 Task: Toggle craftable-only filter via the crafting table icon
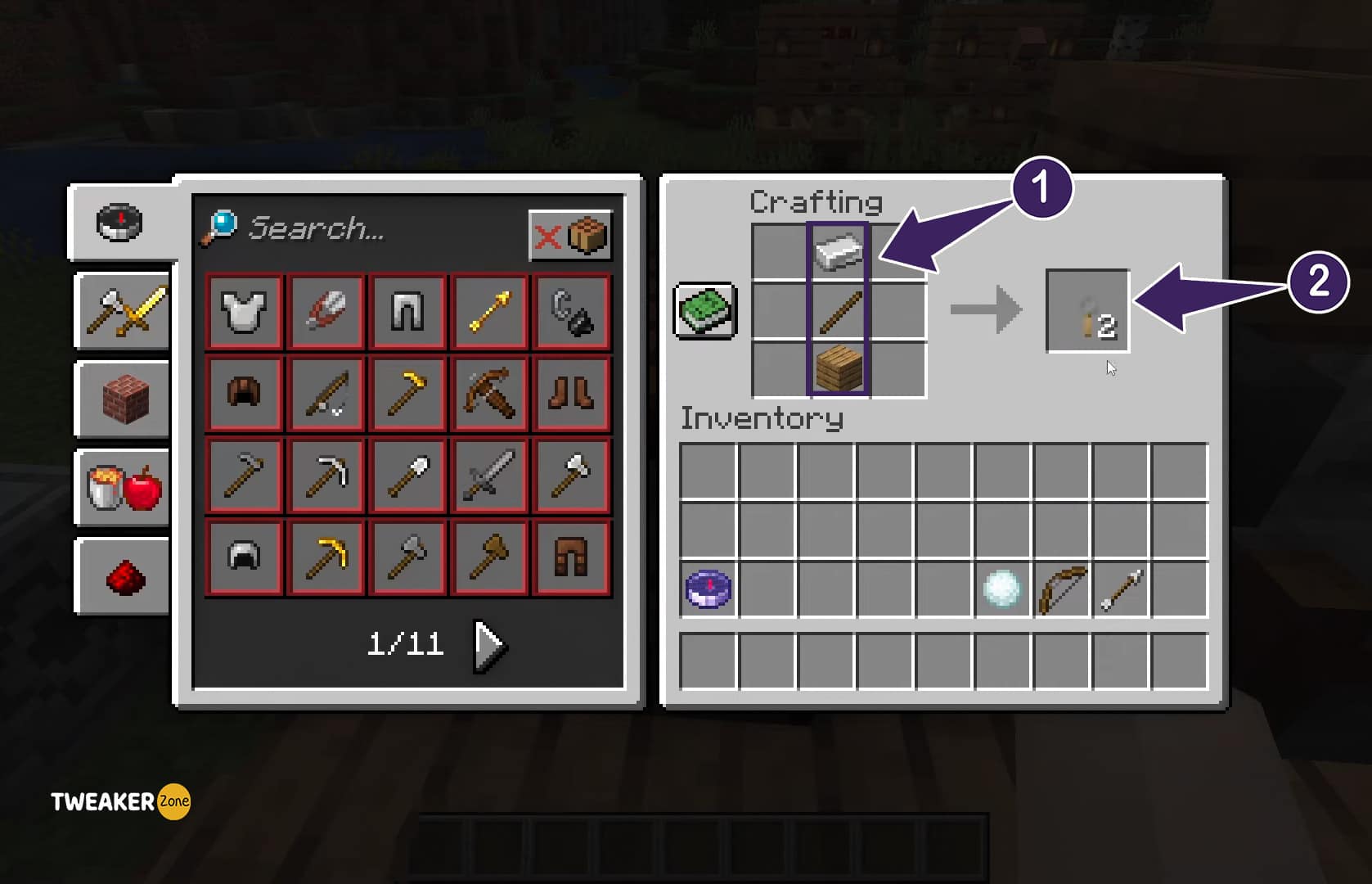click(x=588, y=235)
